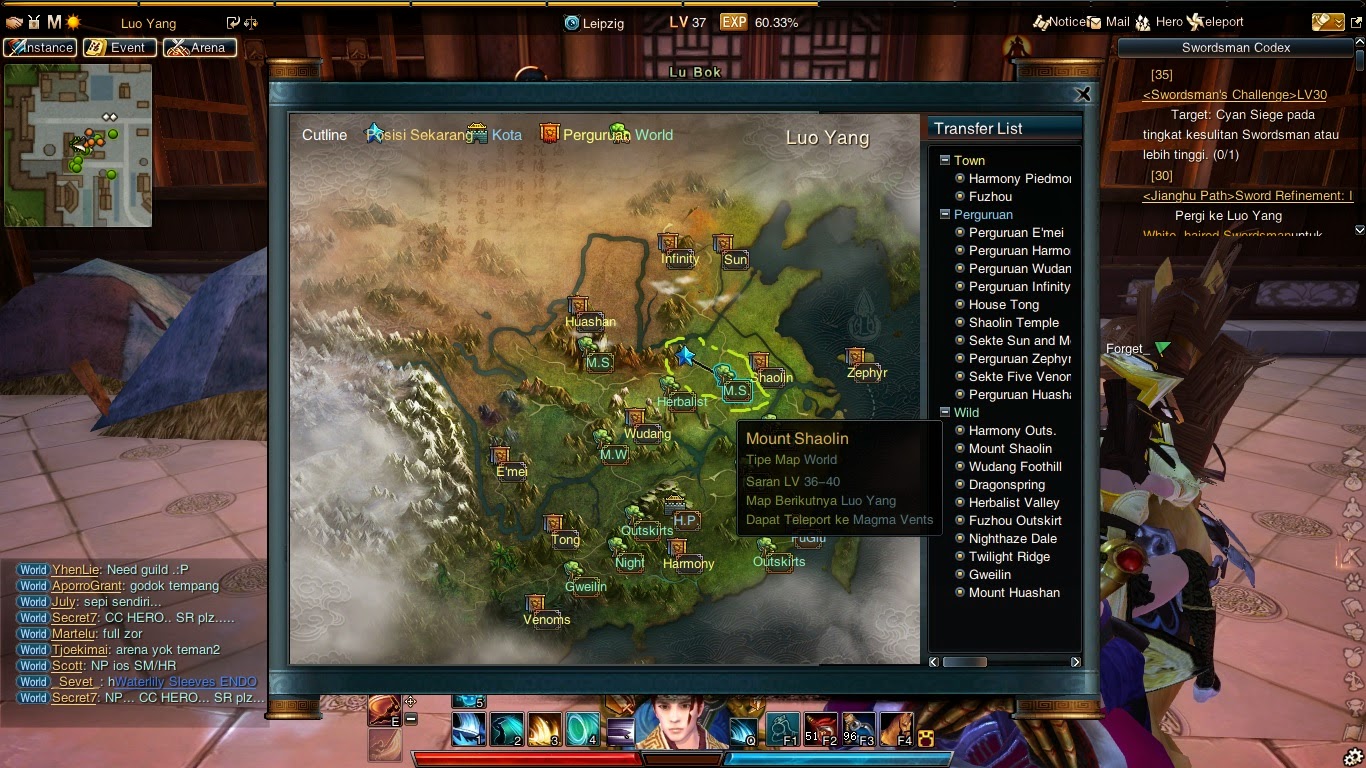The width and height of the screenshot is (1366, 768).
Task: Open the M map icon top-left
Action: pyautogui.click(x=53, y=22)
